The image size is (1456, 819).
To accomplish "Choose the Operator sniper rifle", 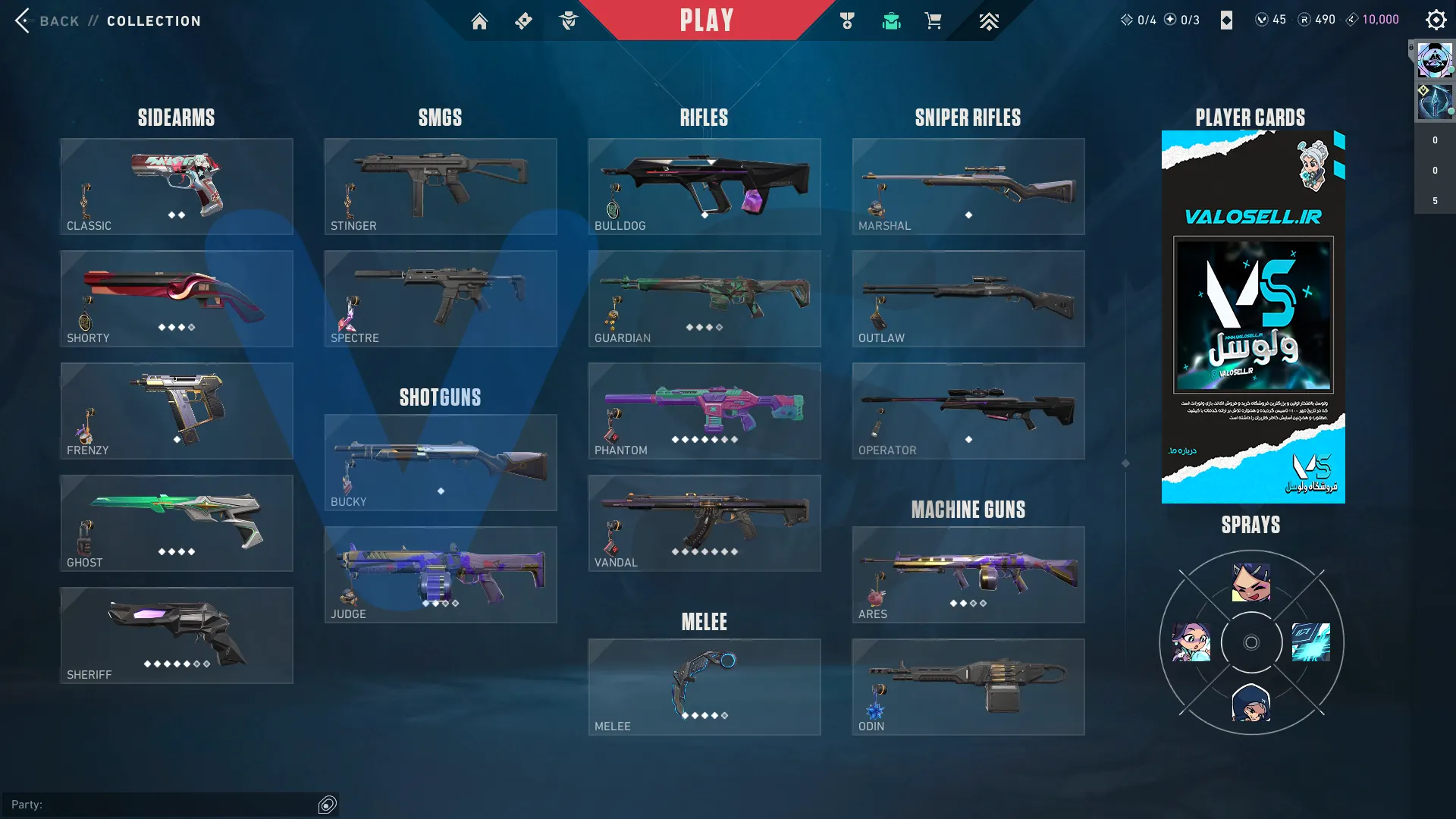I will click(x=968, y=411).
